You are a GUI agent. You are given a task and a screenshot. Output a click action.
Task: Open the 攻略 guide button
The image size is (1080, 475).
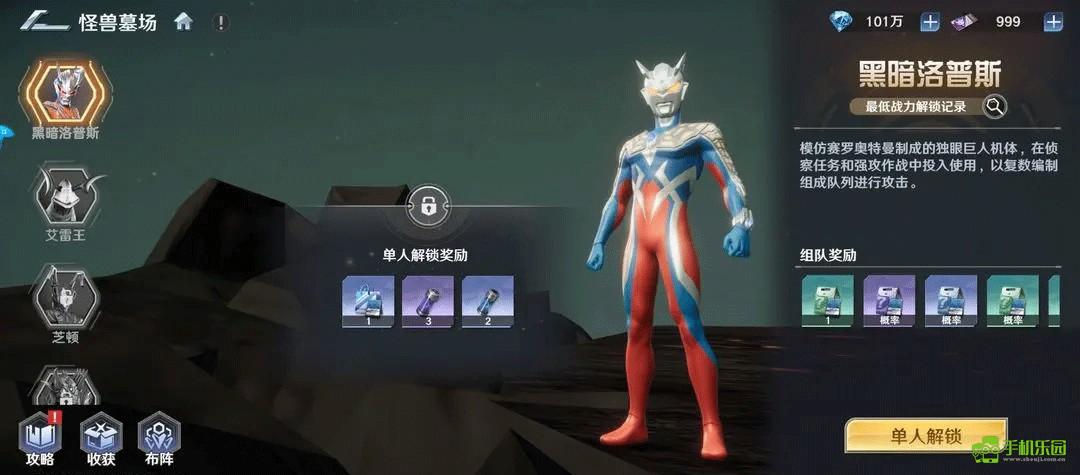click(41, 438)
